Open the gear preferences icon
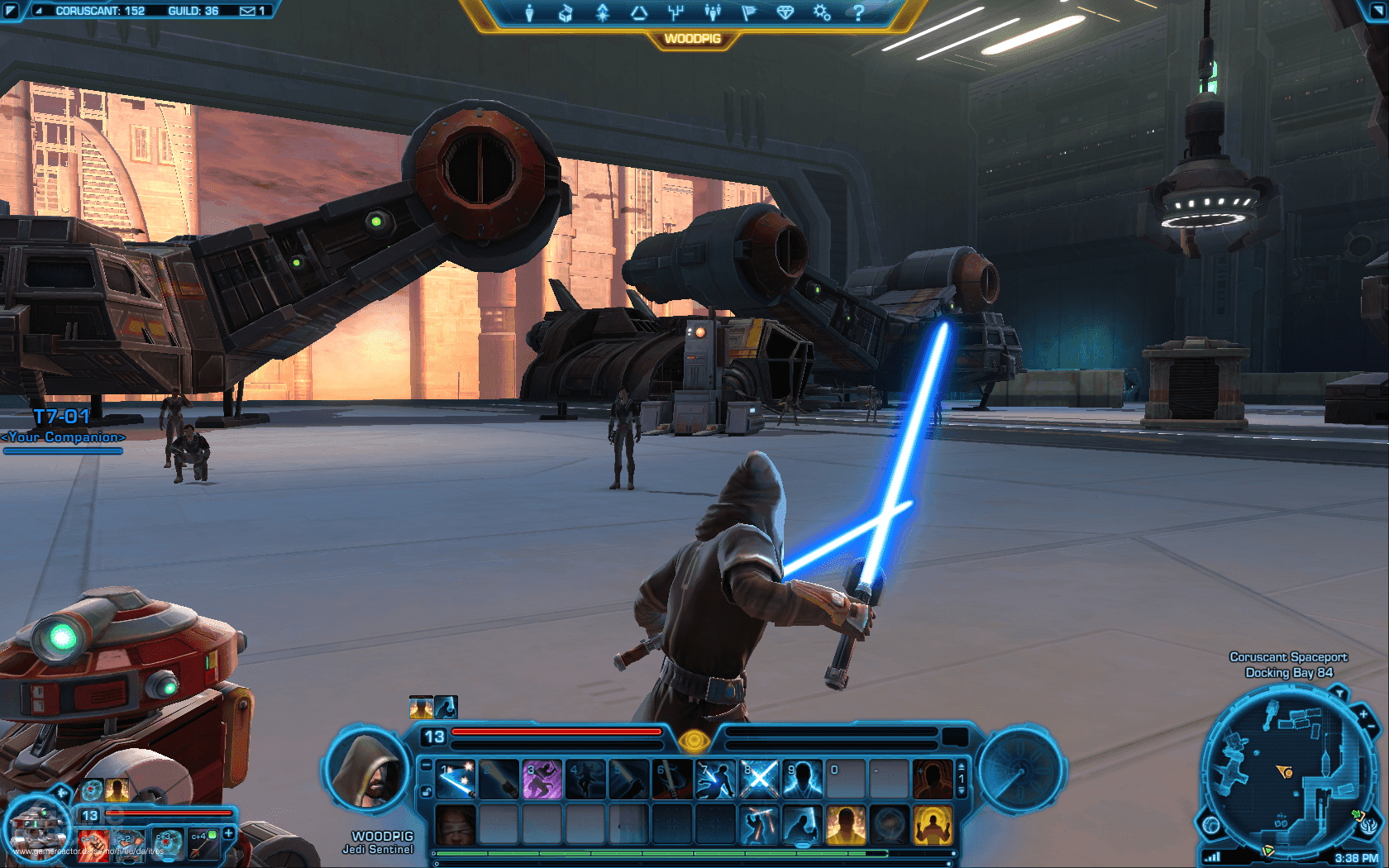Viewport: 1389px width, 868px height. tap(822, 12)
